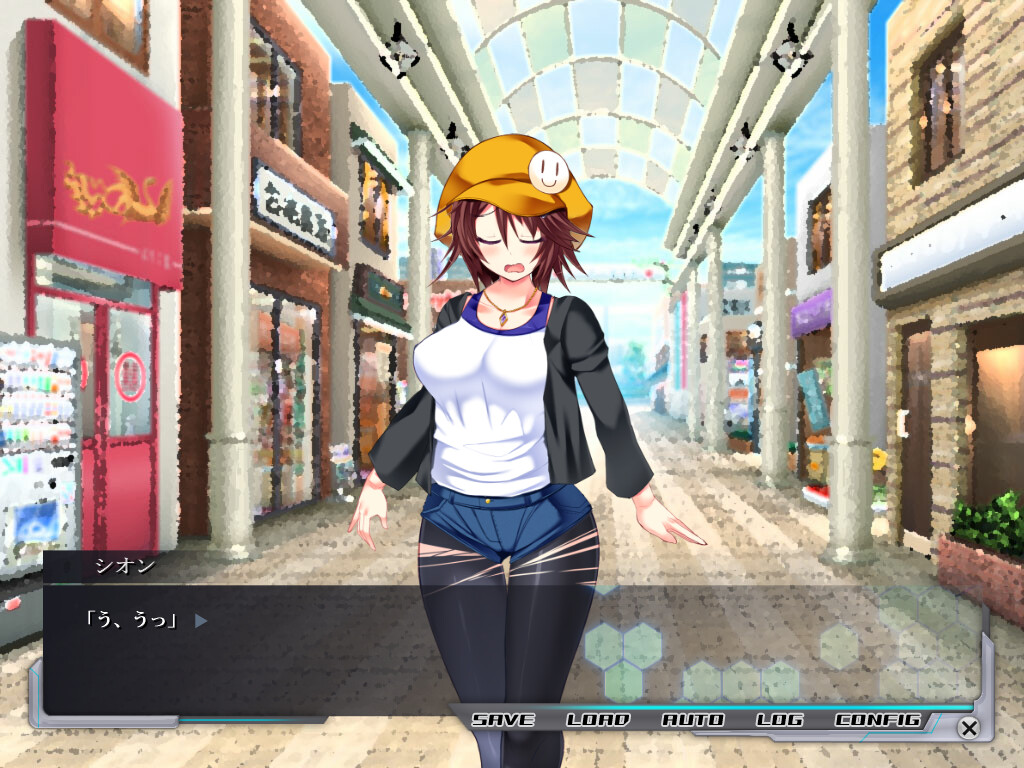Open the SAVE menu
The width and height of the screenshot is (1024, 768).
click(503, 720)
